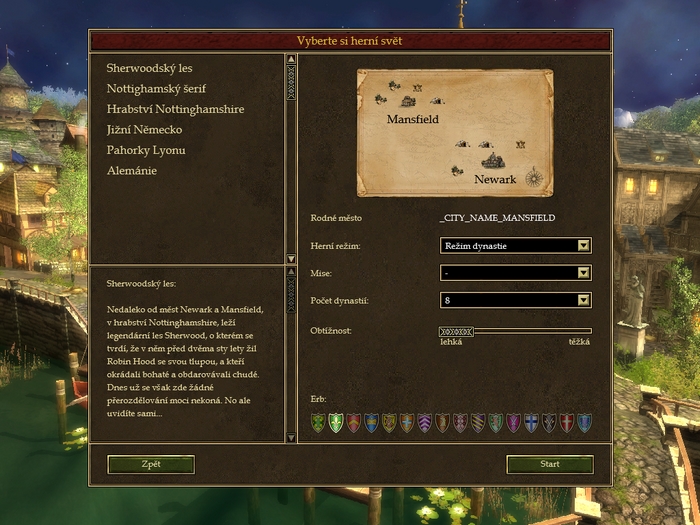Select the Sherwoodský les world
This screenshot has height=525, width=700.
pos(149,68)
